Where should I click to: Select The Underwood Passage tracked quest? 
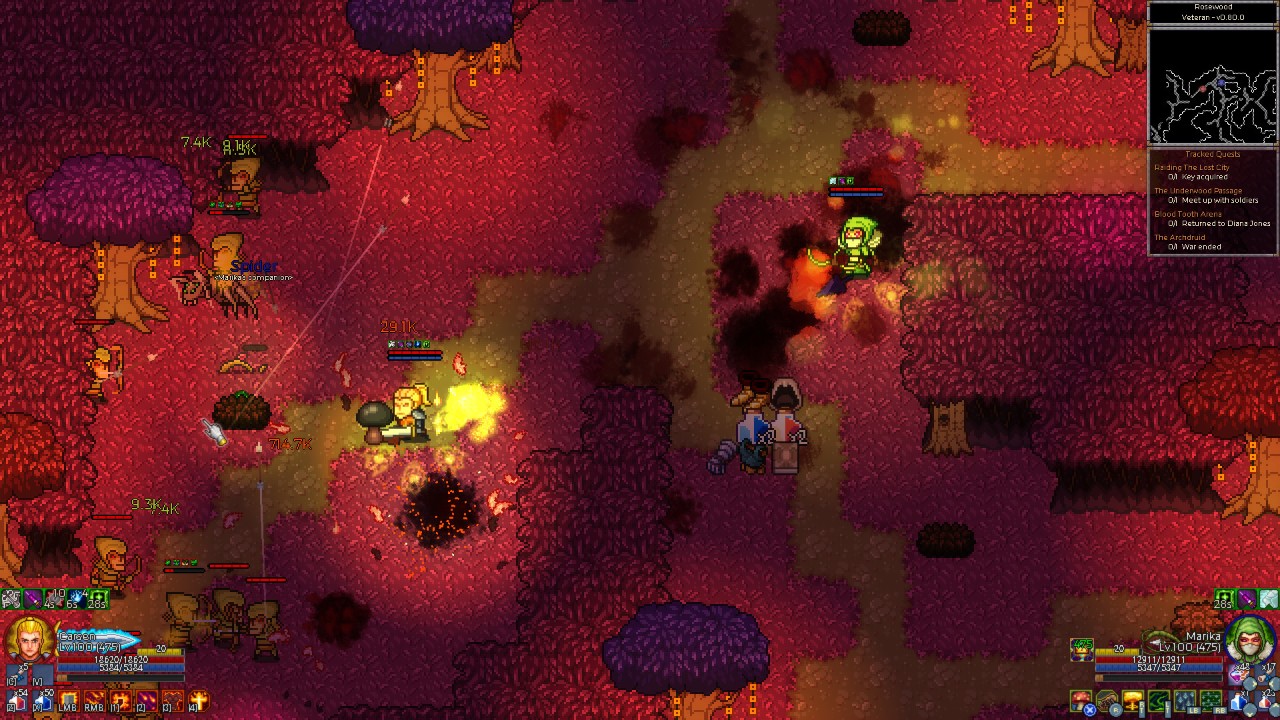click(x=1198, y=191)
